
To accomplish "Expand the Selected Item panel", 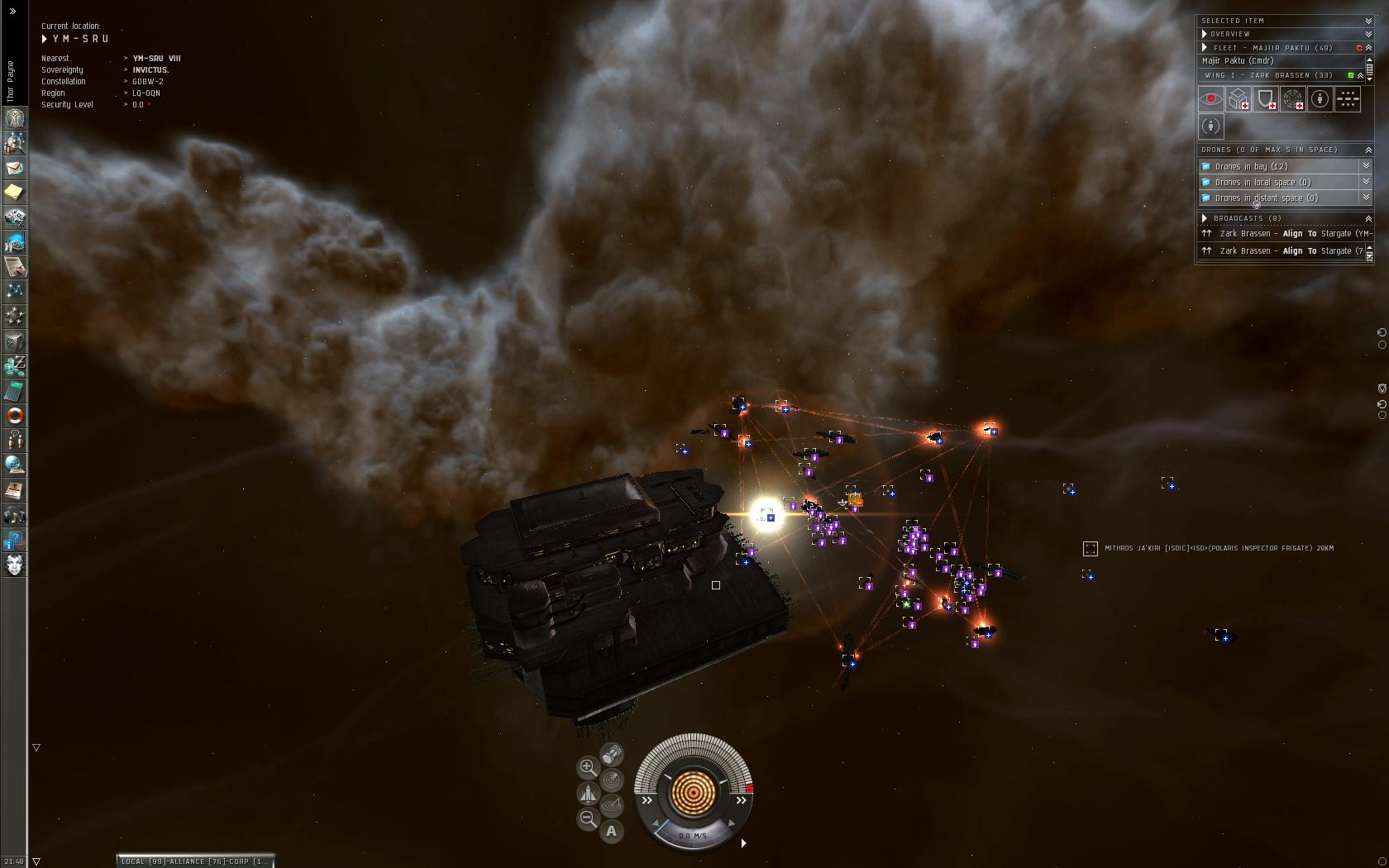I will 1368,21.
